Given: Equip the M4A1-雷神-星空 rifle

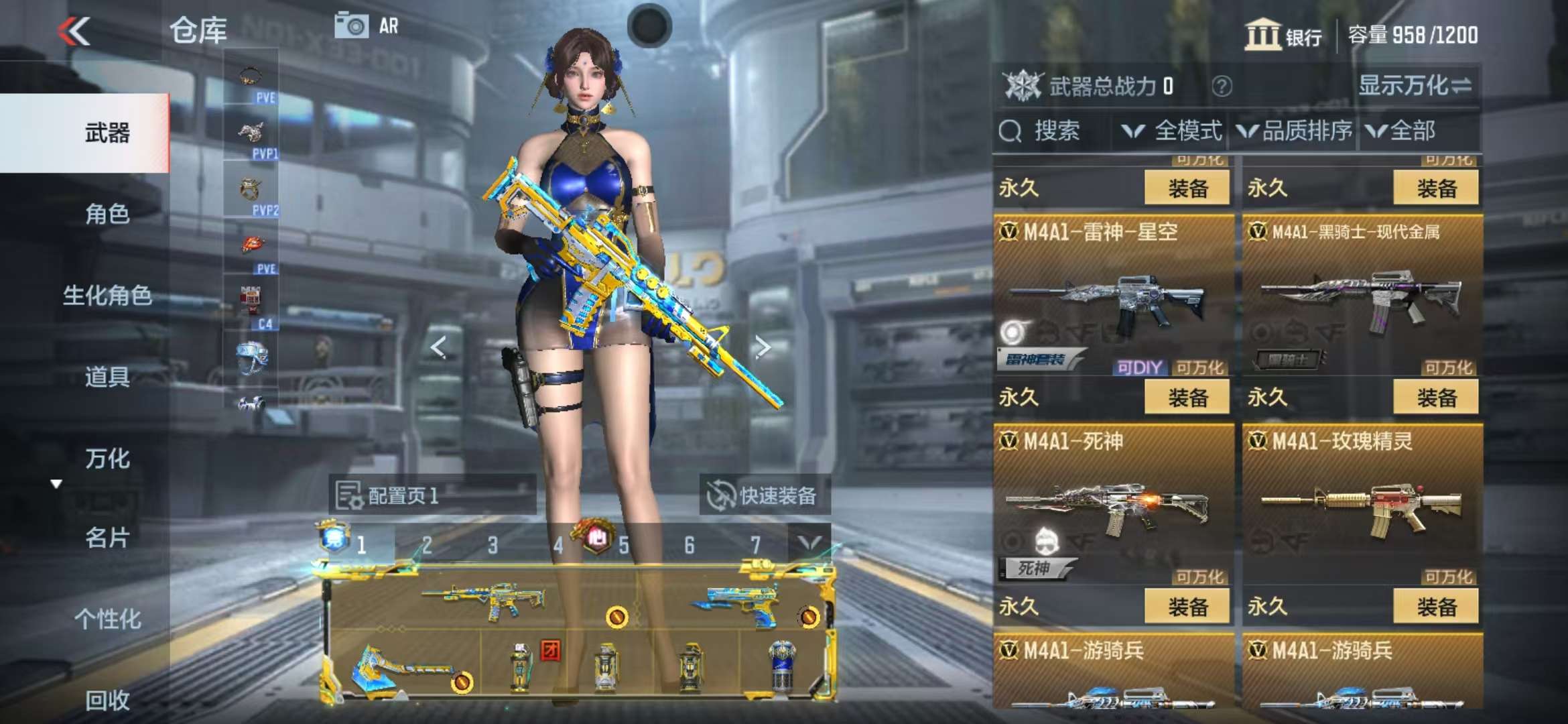Looking at the screenshot, I should (x=1187, y=398).
